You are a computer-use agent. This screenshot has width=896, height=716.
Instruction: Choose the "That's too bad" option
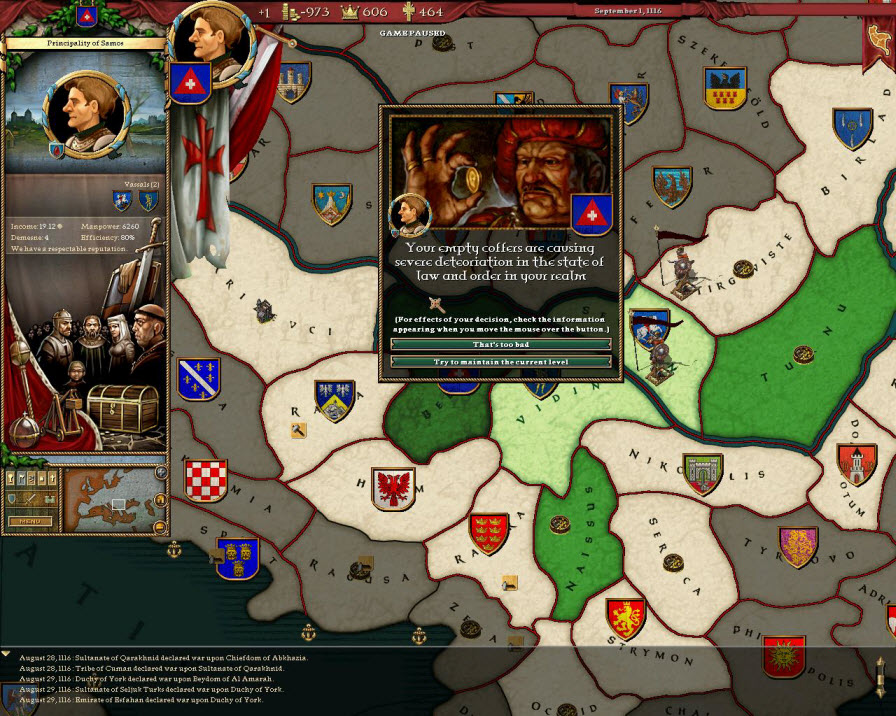[x=500, y=344]
